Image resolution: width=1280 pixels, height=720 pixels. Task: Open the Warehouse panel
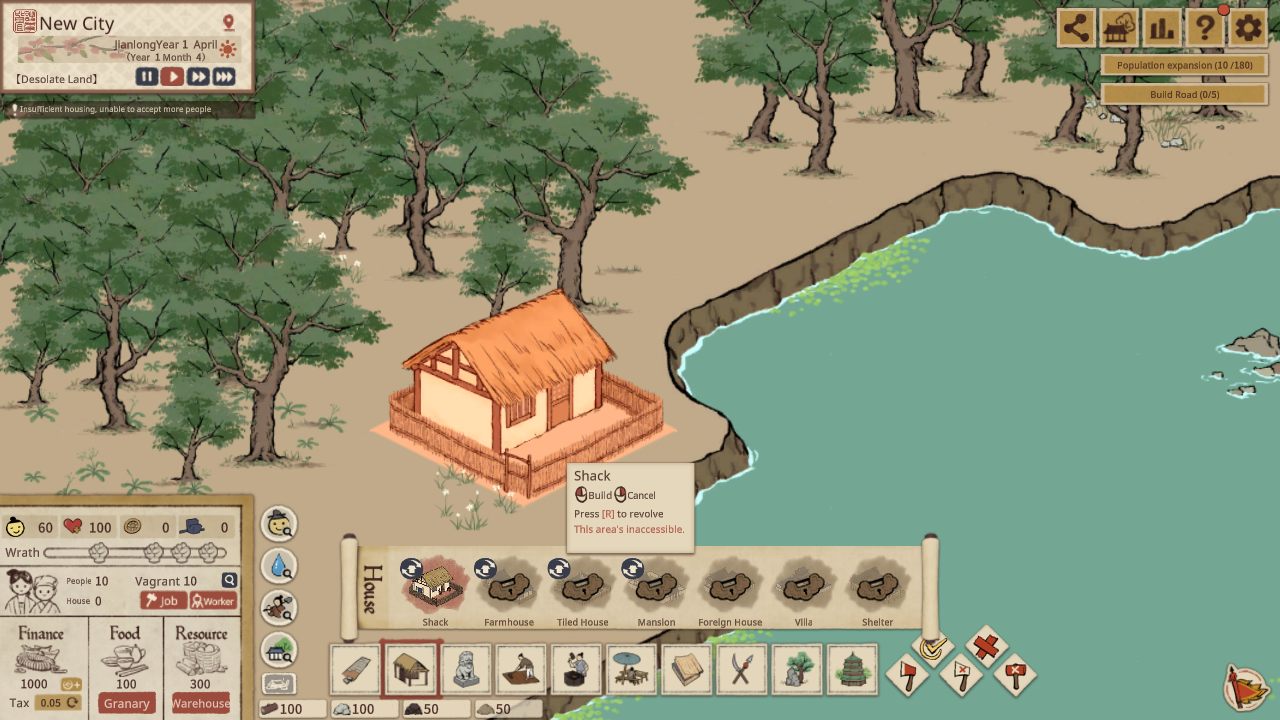(x=200, y=703)
